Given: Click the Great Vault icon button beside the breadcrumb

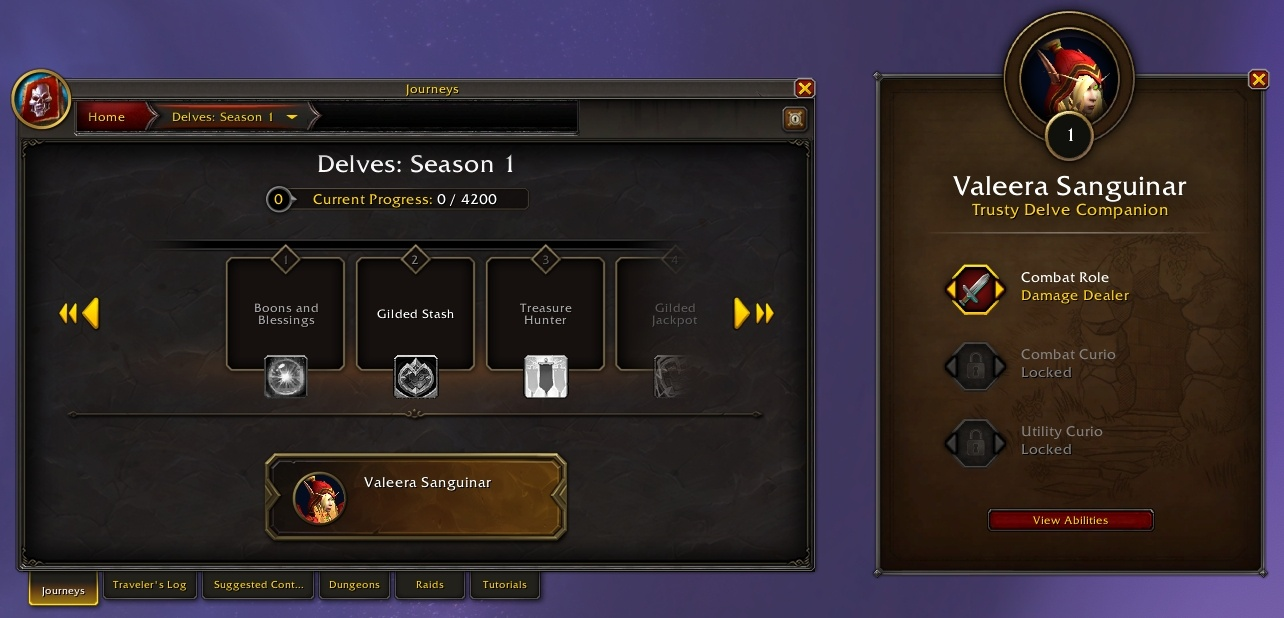Looking at the screenshot, I should [x=794, y=118].
